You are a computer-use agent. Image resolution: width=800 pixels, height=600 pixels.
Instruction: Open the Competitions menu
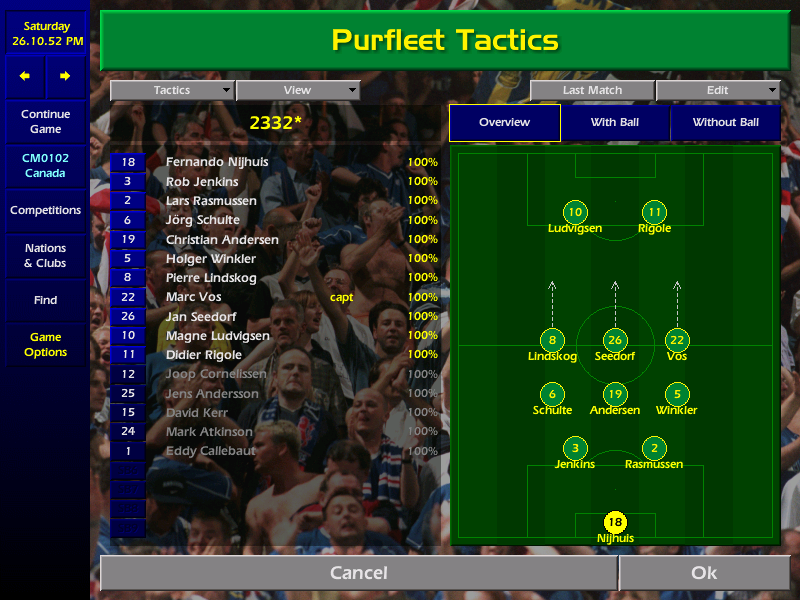tap(45, 211)
